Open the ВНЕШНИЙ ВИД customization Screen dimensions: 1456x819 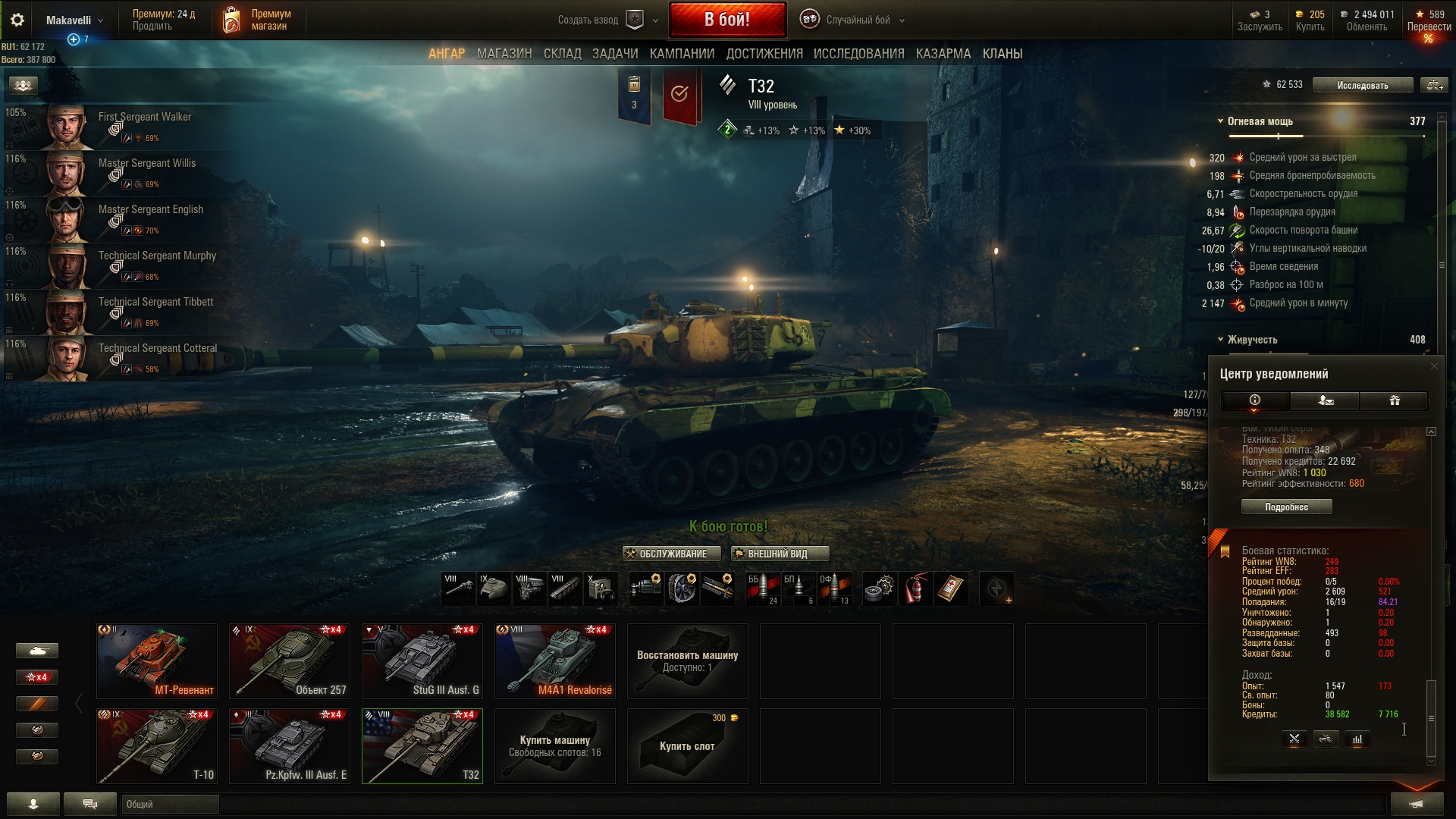(x=780, y=554)
